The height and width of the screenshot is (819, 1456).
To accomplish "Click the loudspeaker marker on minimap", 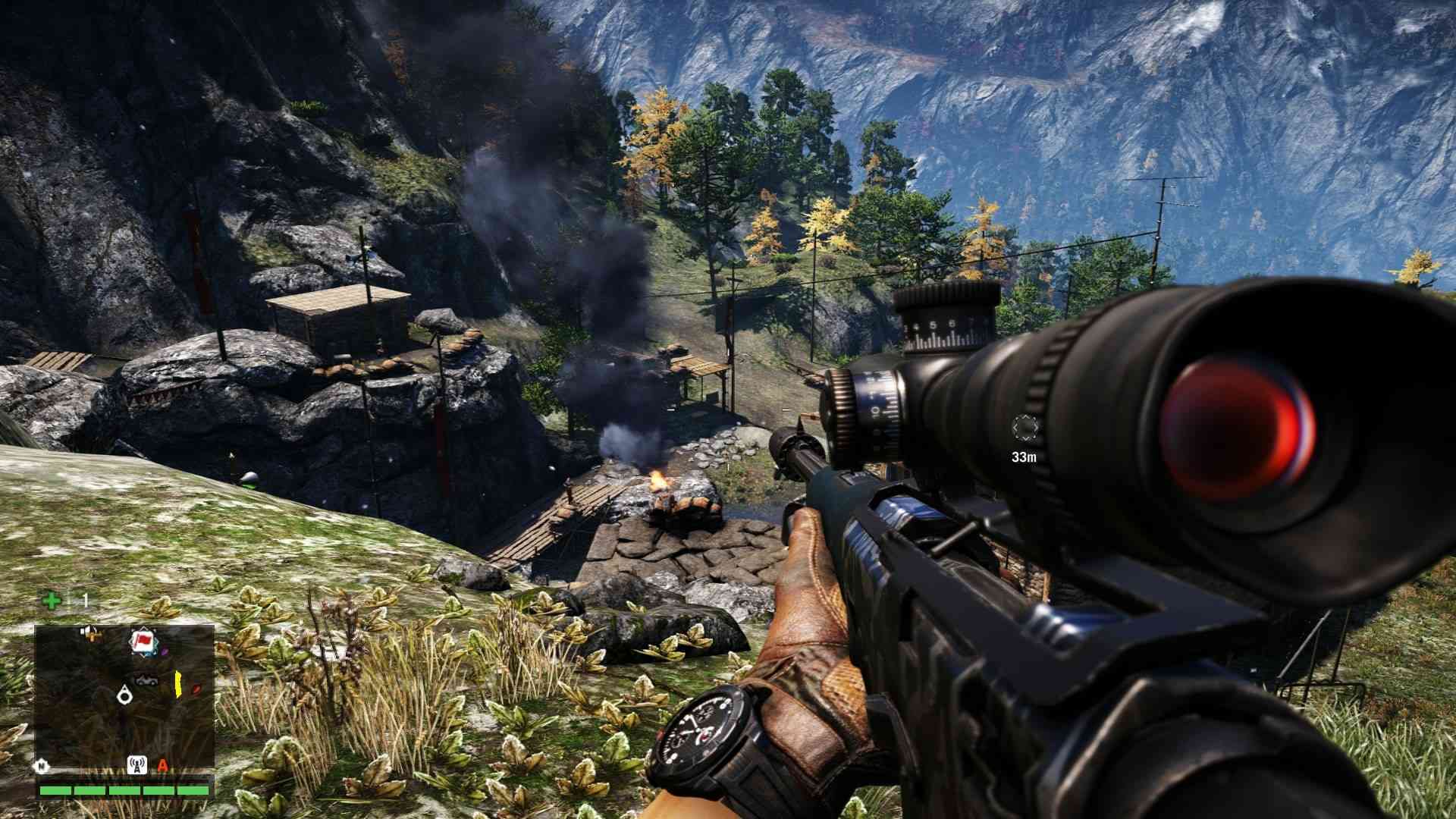I will coord(89,632).
